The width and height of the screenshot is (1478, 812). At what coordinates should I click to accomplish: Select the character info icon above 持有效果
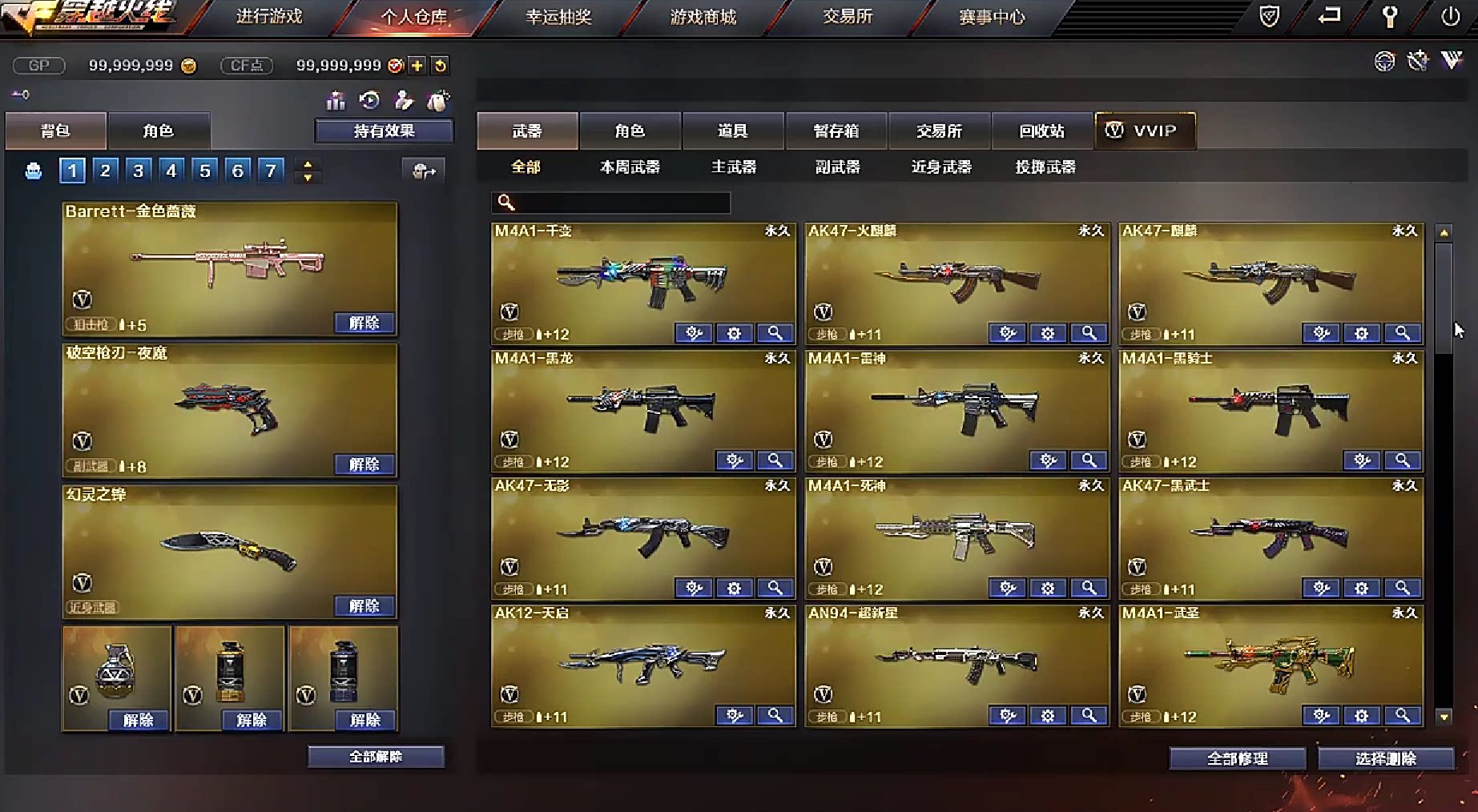[405, 102]
